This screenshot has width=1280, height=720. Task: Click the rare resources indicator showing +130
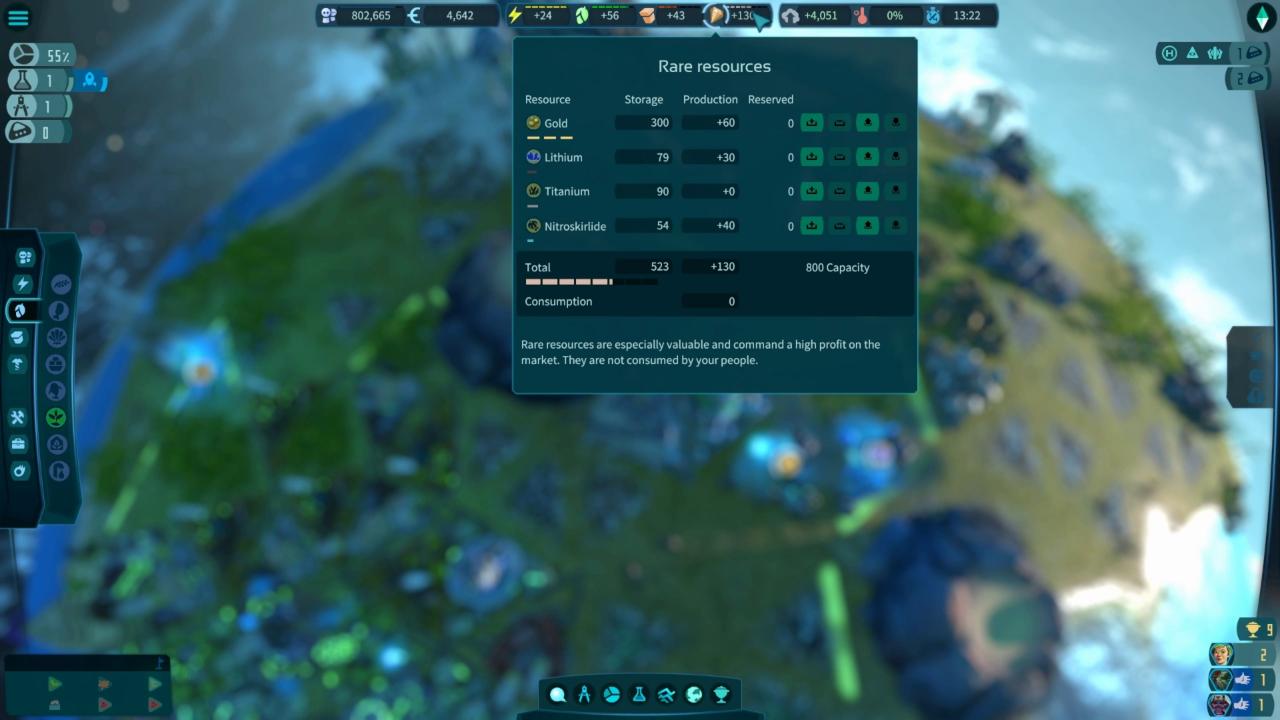click(x=736, y=16)
